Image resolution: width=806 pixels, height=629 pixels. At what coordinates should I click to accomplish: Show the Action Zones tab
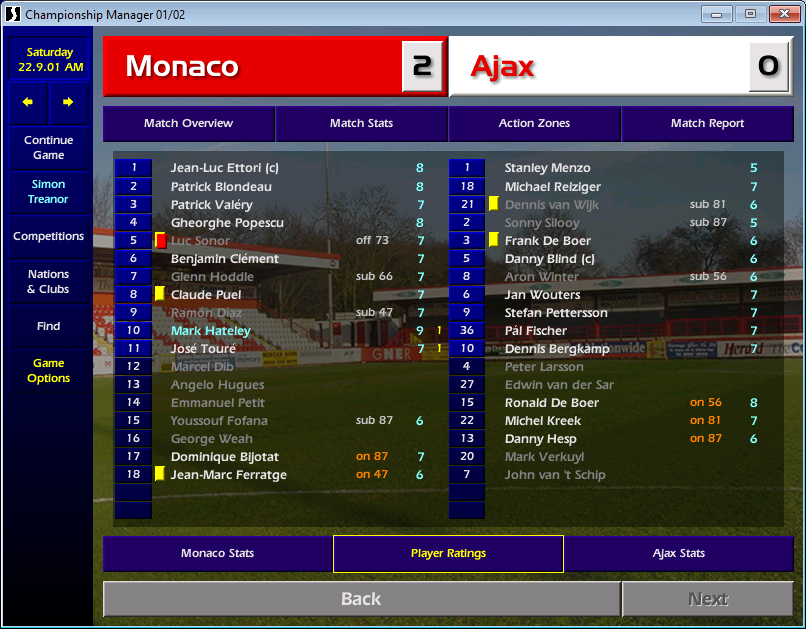coord(534,123)
